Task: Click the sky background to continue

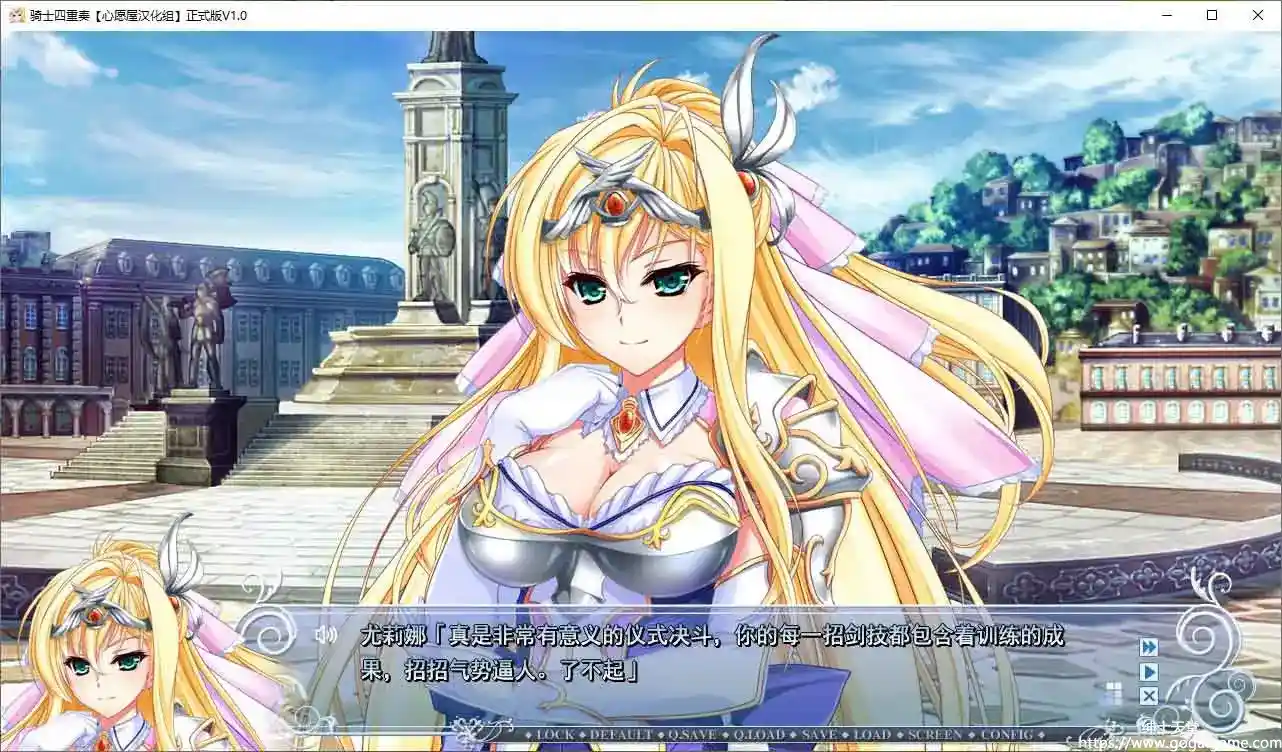Action: 950,100
